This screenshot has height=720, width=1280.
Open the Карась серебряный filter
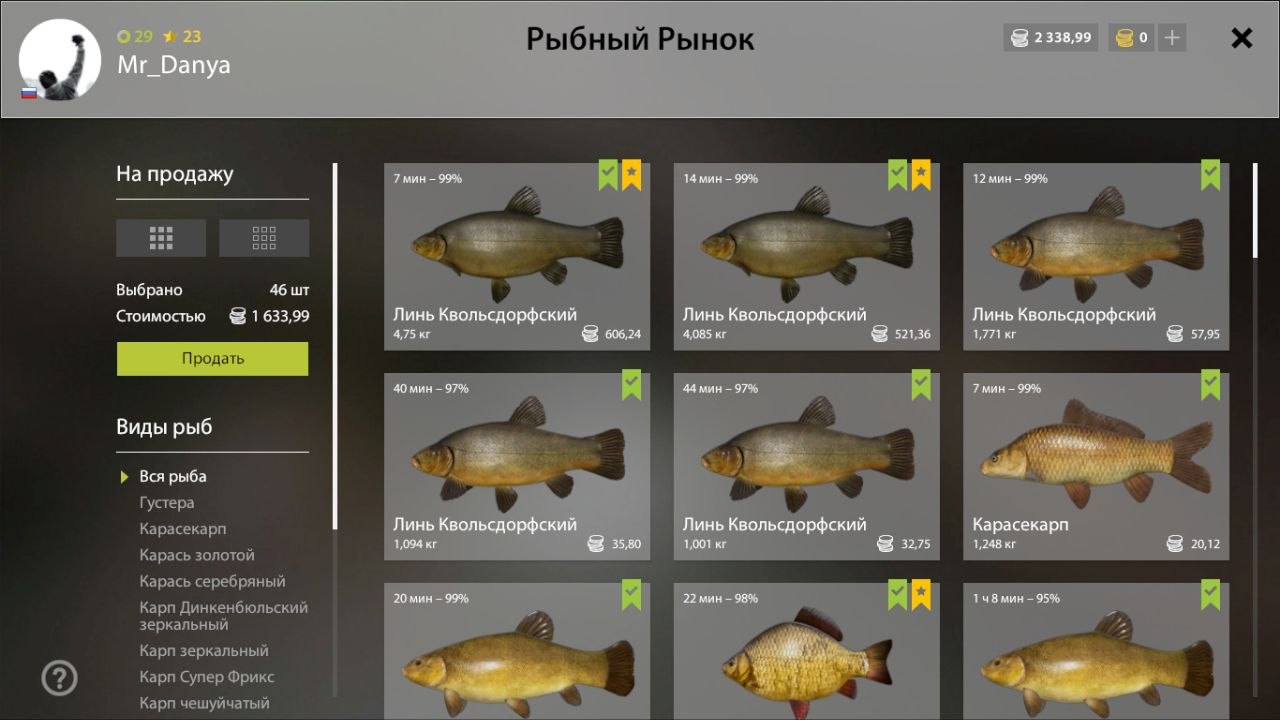point(212,580)
